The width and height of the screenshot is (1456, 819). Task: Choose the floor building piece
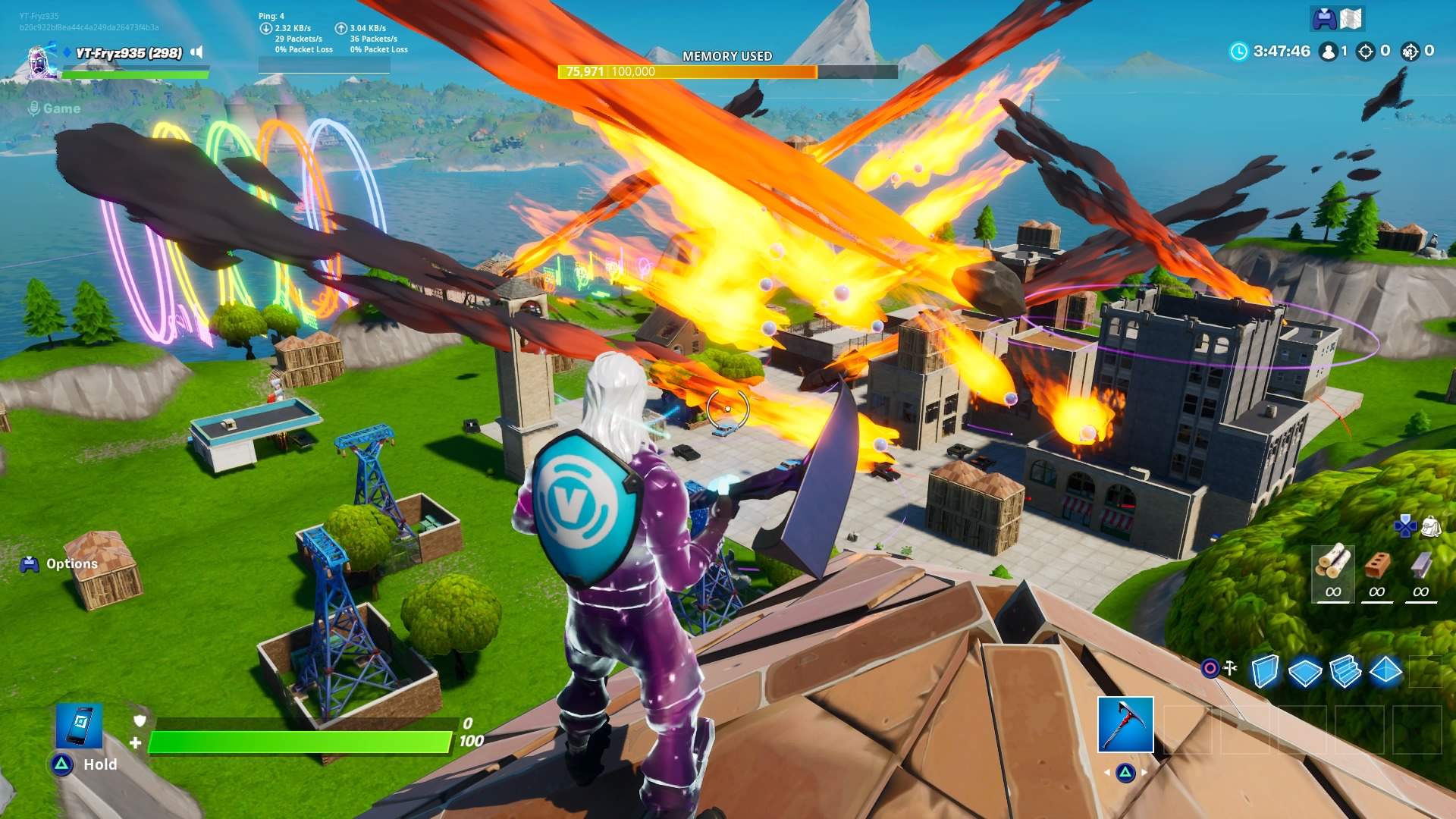(1304, 672)
